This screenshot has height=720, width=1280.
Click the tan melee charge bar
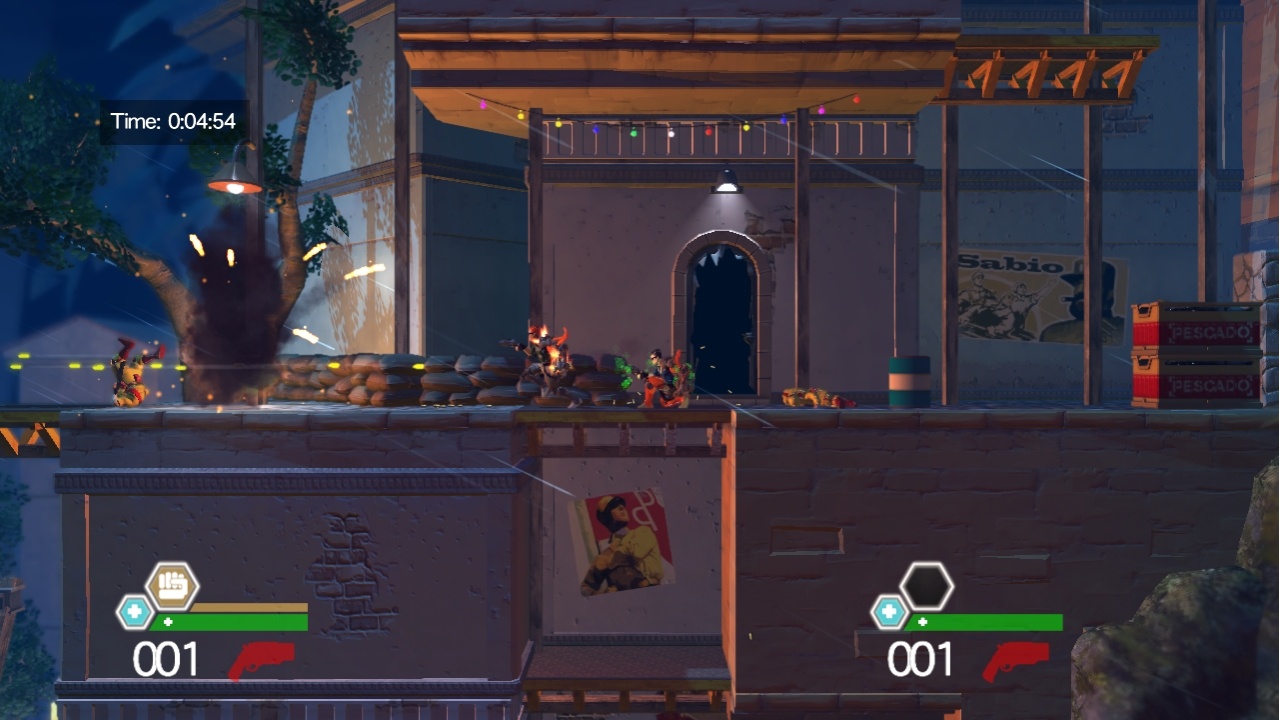(248, 606)
